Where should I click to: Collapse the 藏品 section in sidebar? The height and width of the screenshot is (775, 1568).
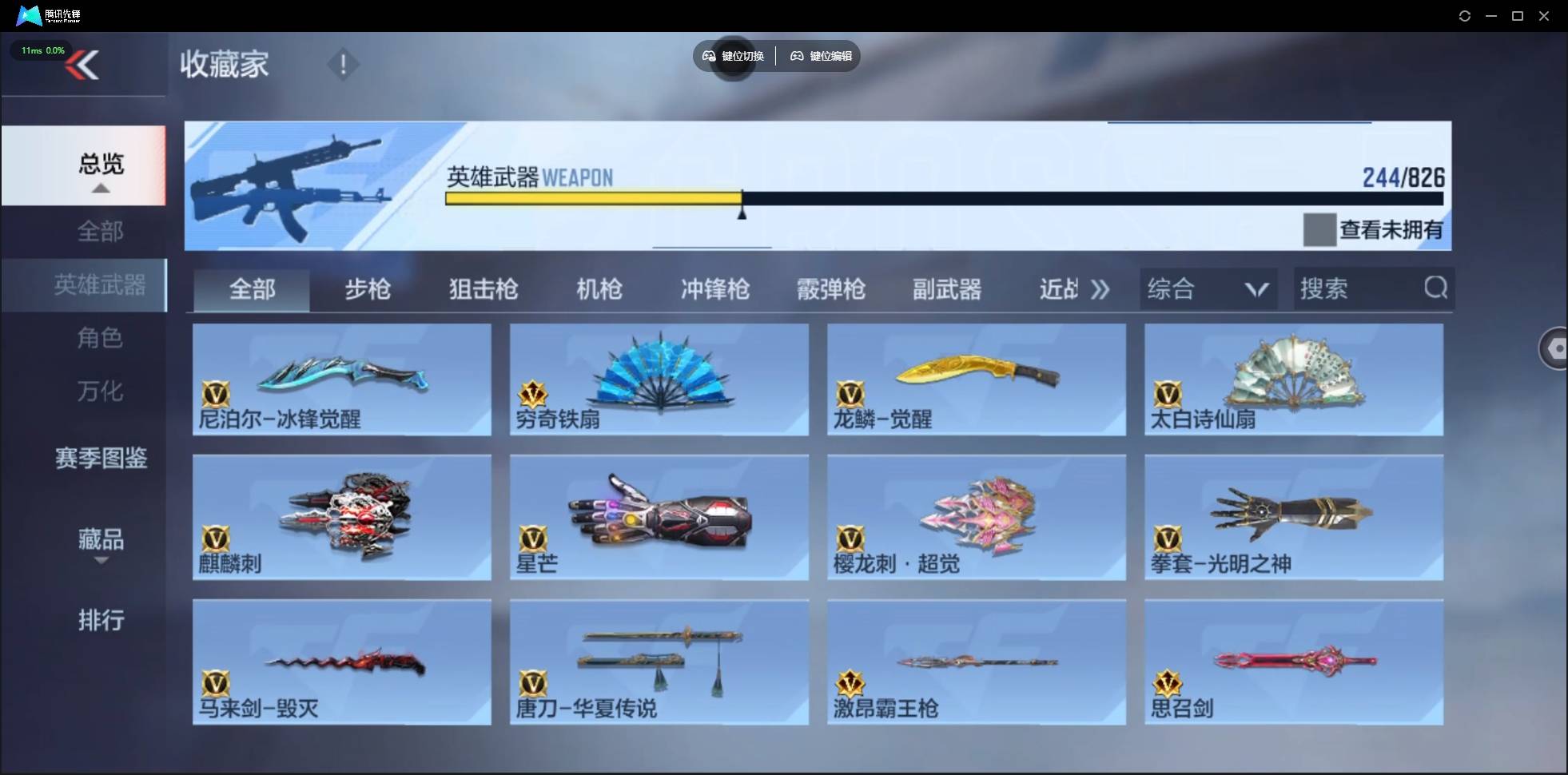(101, 560)
